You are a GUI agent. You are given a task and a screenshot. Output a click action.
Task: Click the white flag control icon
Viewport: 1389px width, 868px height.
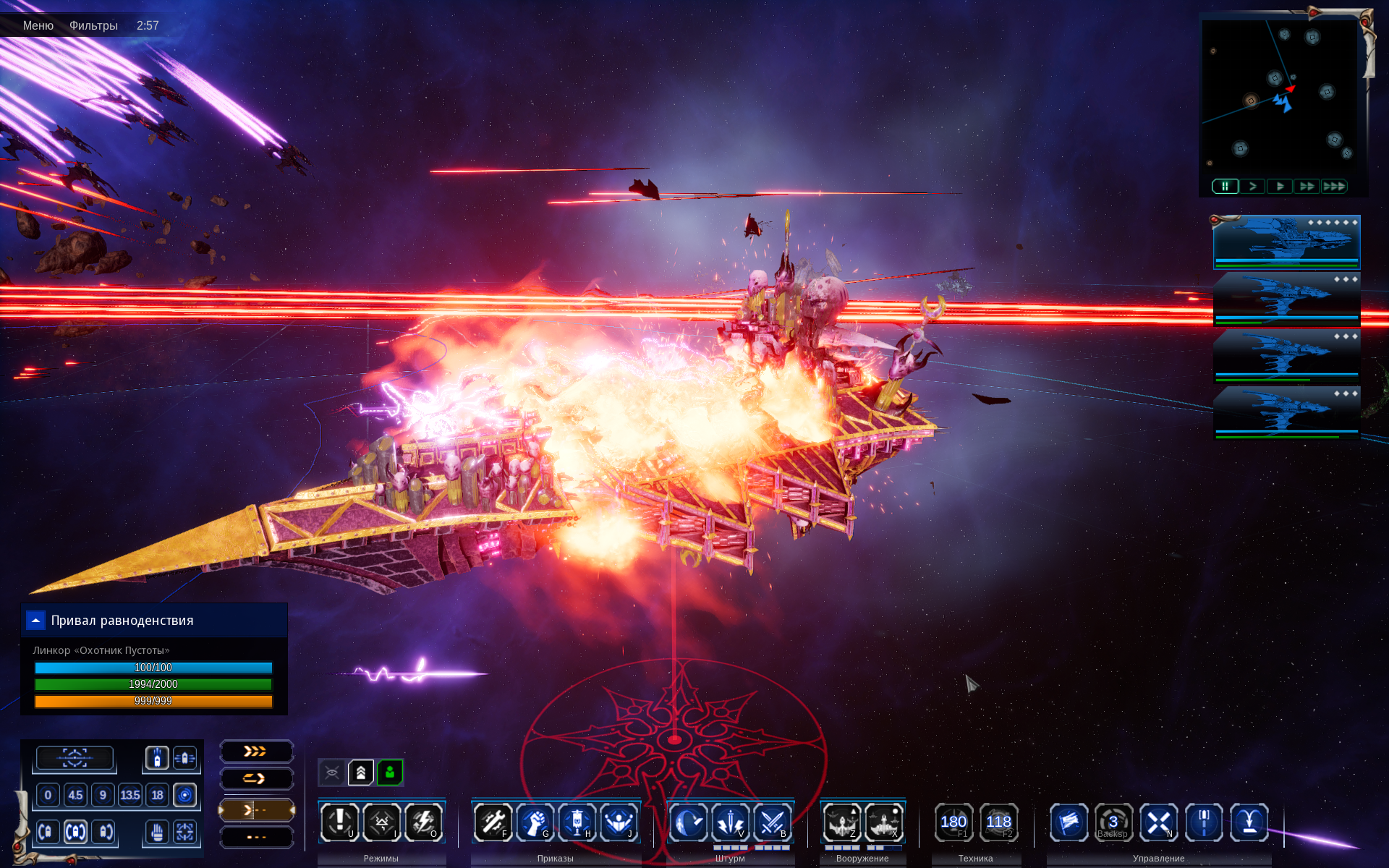pos(1069,822)
